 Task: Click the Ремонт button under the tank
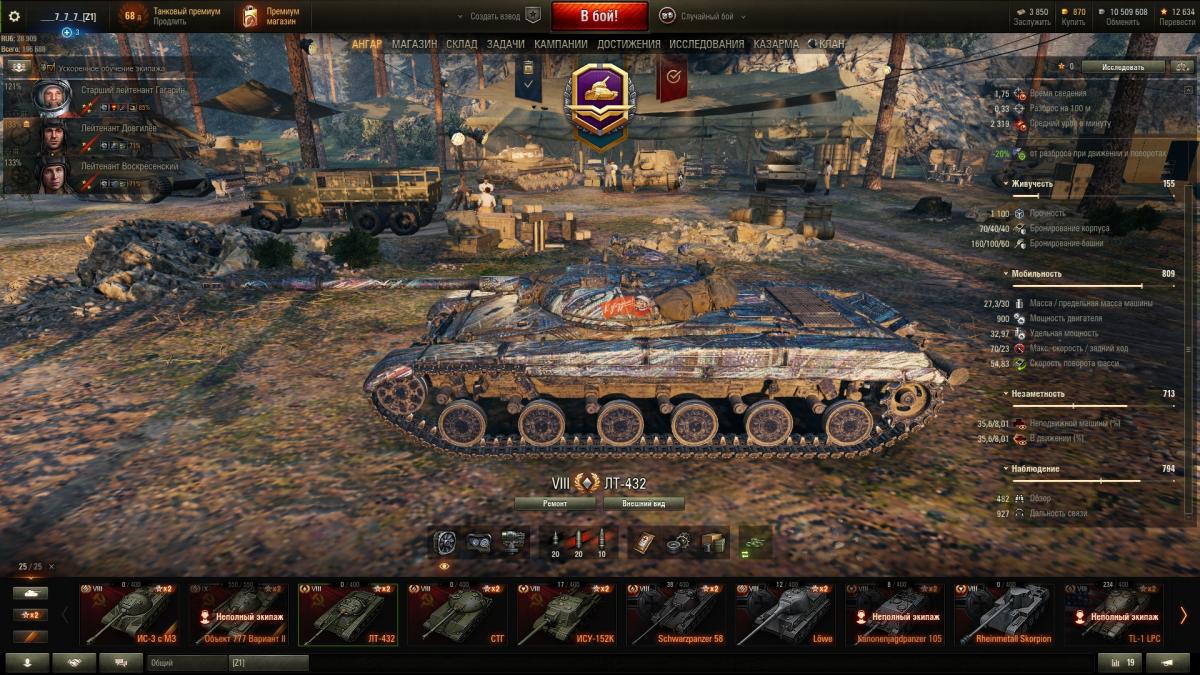pos(556,504)
